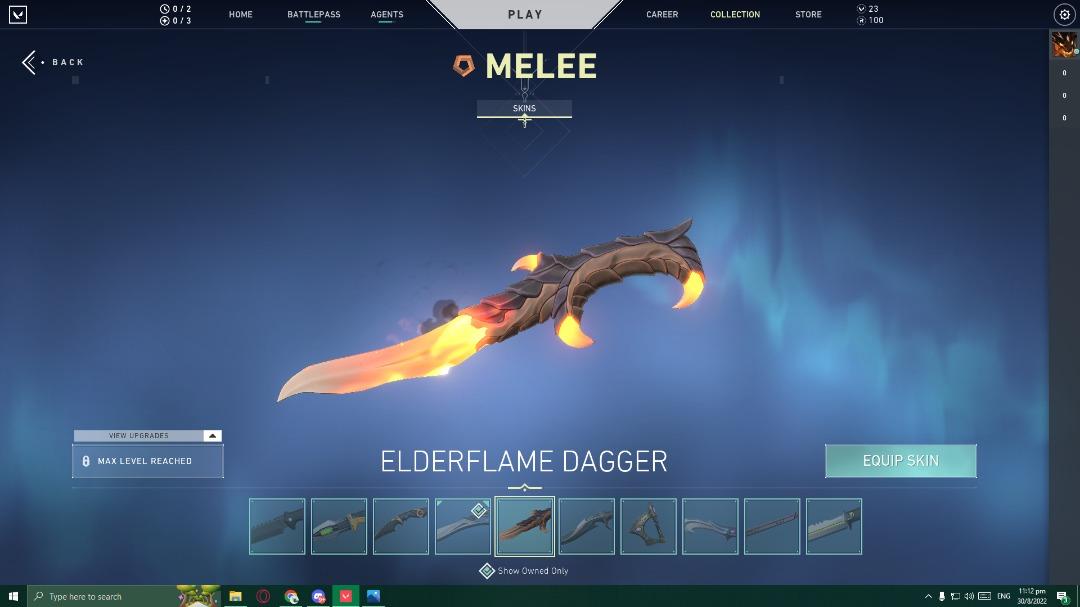Select the axe melee skin thumbnail
Screen dimensions: 1080x607
click(649, 526)
